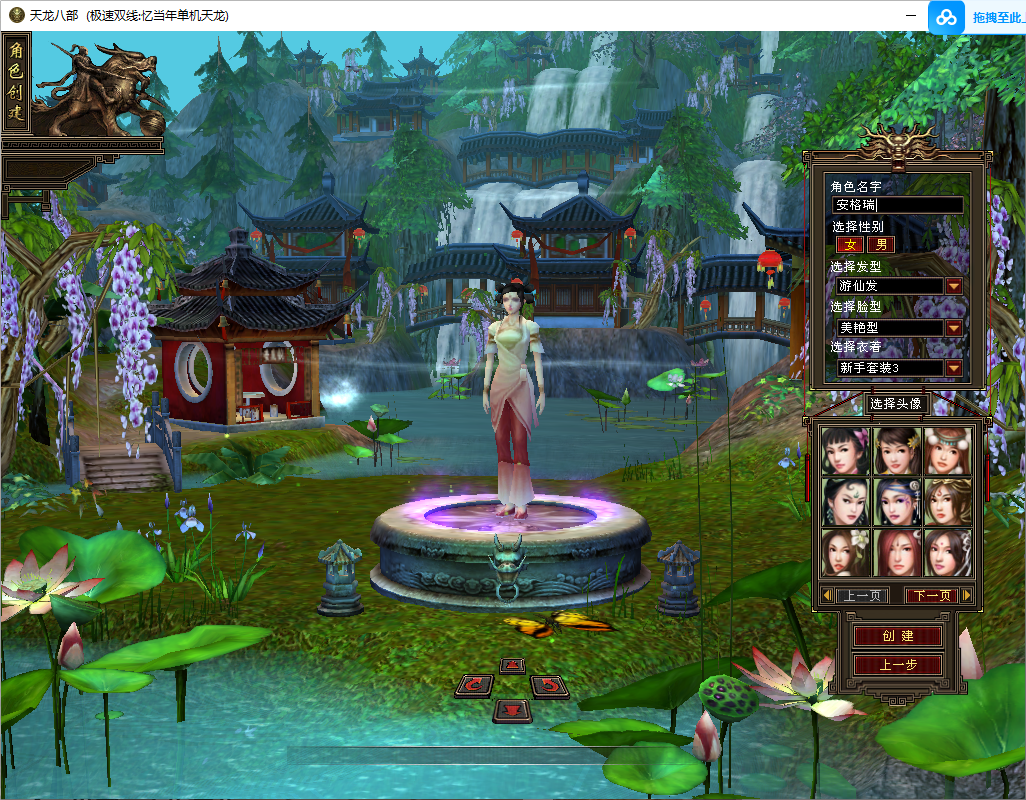Rotate character with the left curved arrow

click(474, 685)
